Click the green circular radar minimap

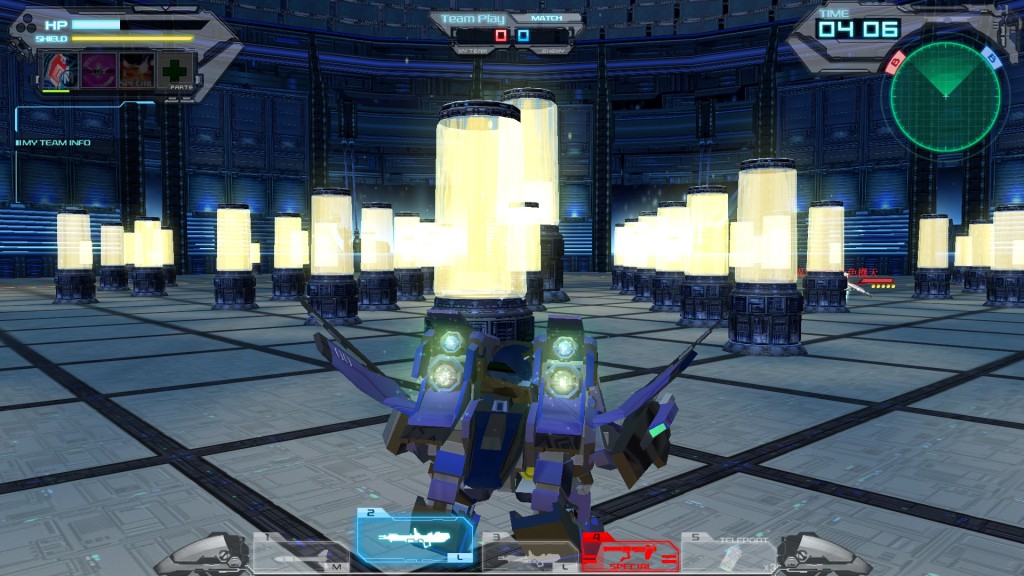pyautogui.click(x=944, y=96)
